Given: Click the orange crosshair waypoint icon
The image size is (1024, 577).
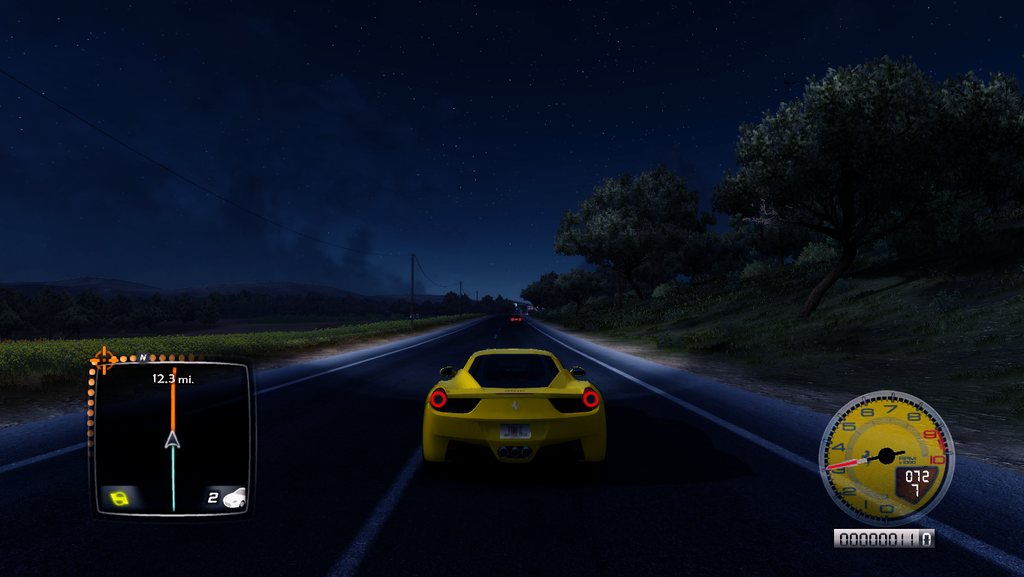Looking at the screenshot, I should point(103,359).
